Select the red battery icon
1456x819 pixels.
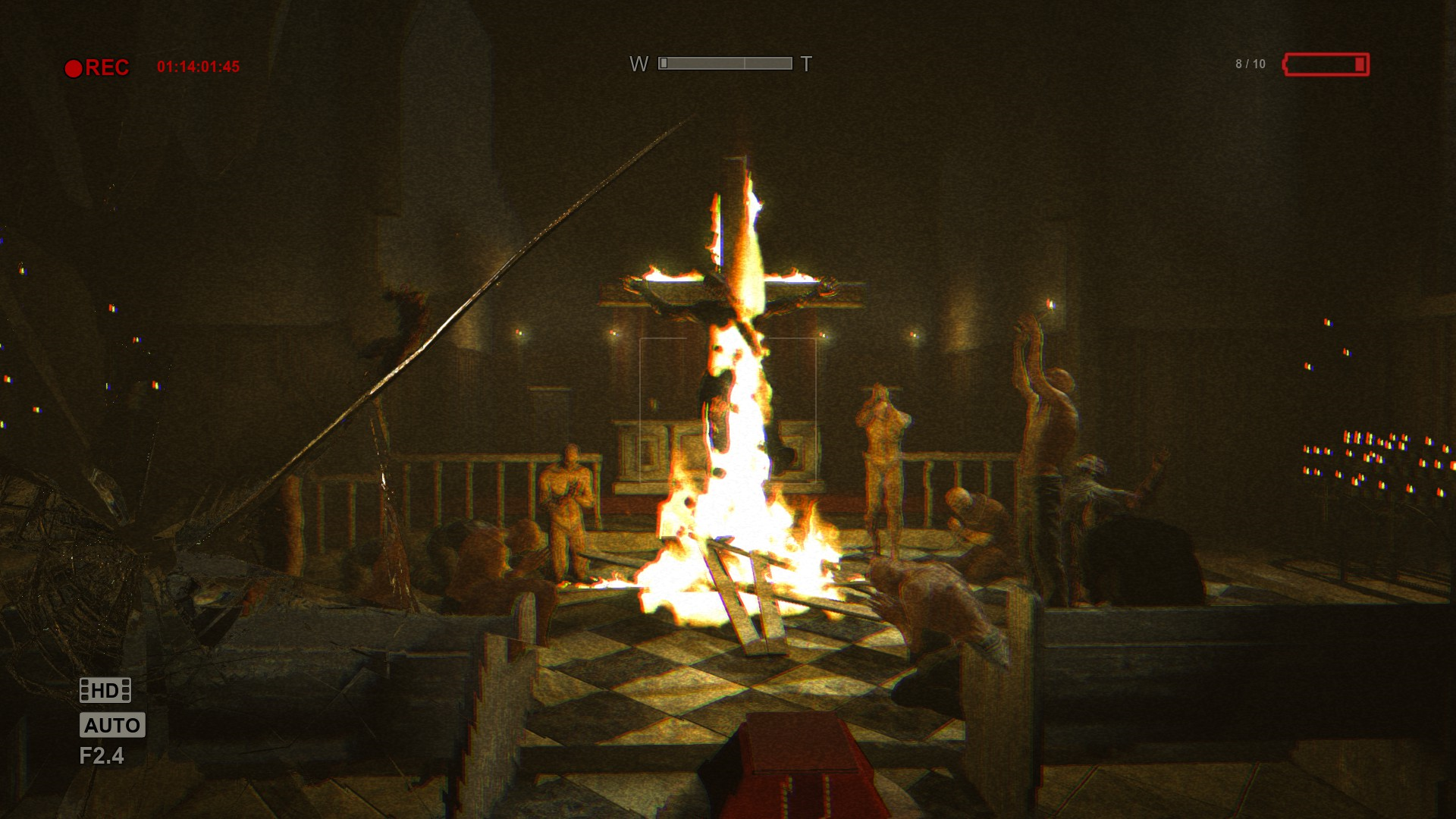[1326, 64]
